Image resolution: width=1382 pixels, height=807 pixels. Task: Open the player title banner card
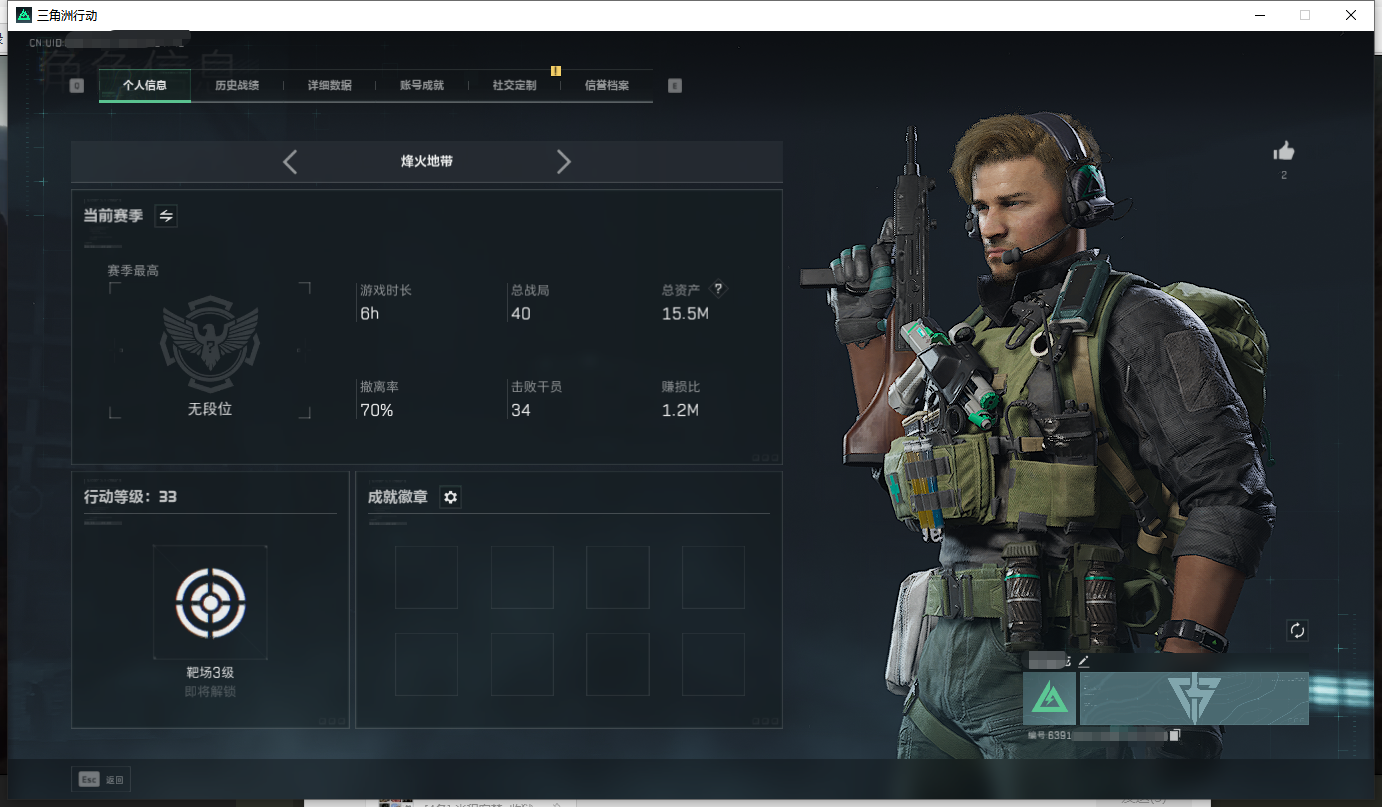(1194, 698)
